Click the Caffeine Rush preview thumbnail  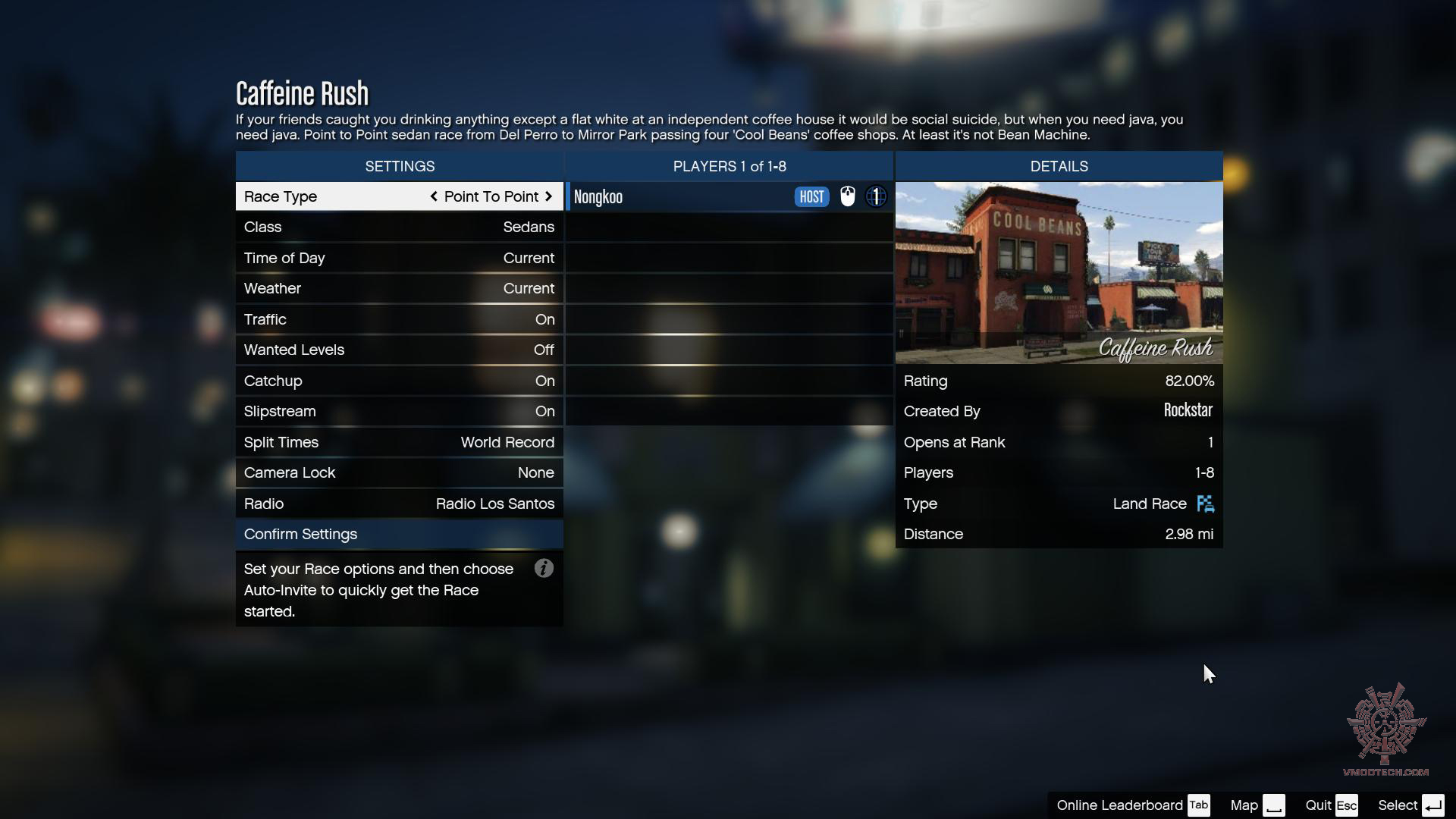point(1059,273)
